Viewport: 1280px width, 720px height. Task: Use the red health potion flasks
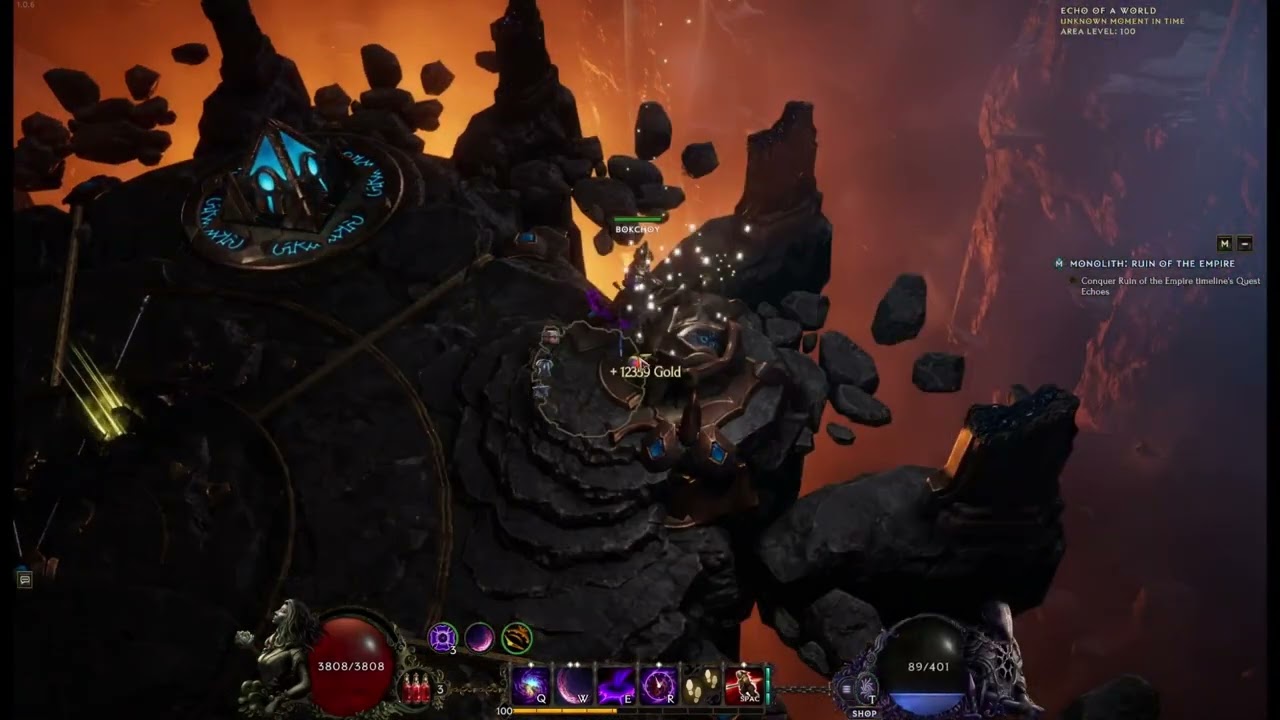coord(415,688)
